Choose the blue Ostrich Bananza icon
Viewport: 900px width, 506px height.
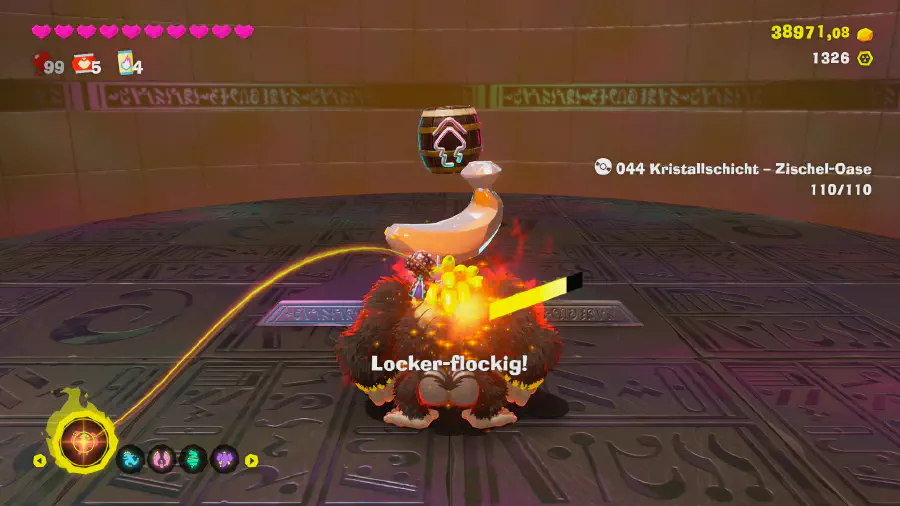[x=132, y=460]
